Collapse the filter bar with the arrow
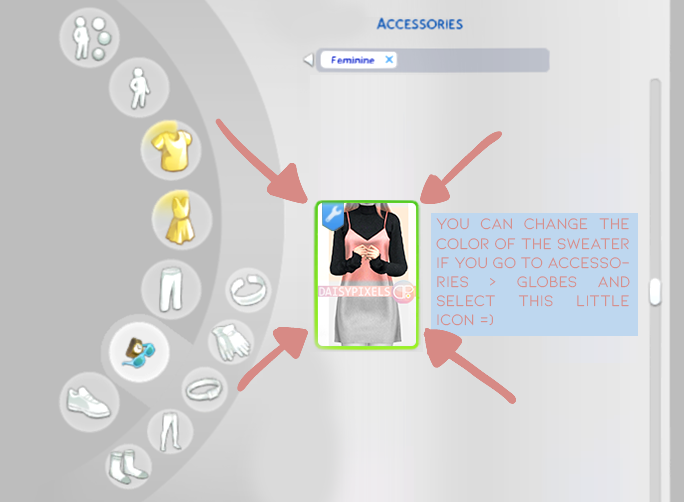Viewport: 684px width, 502px height. pos(309,61)
